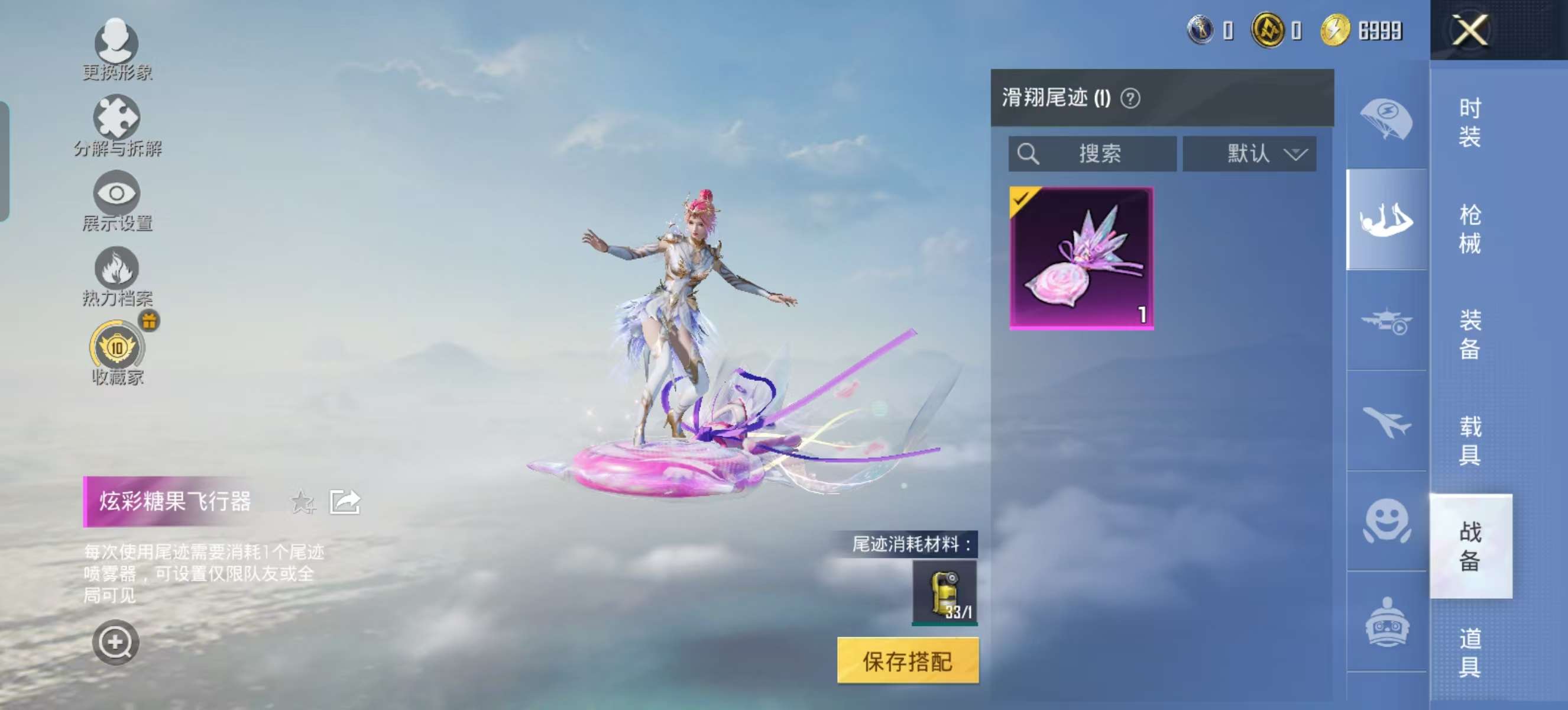The width and height of the screenshot is (1568, 710).
Task: Close the inventory screen with the X
Action: [1470, 30]
